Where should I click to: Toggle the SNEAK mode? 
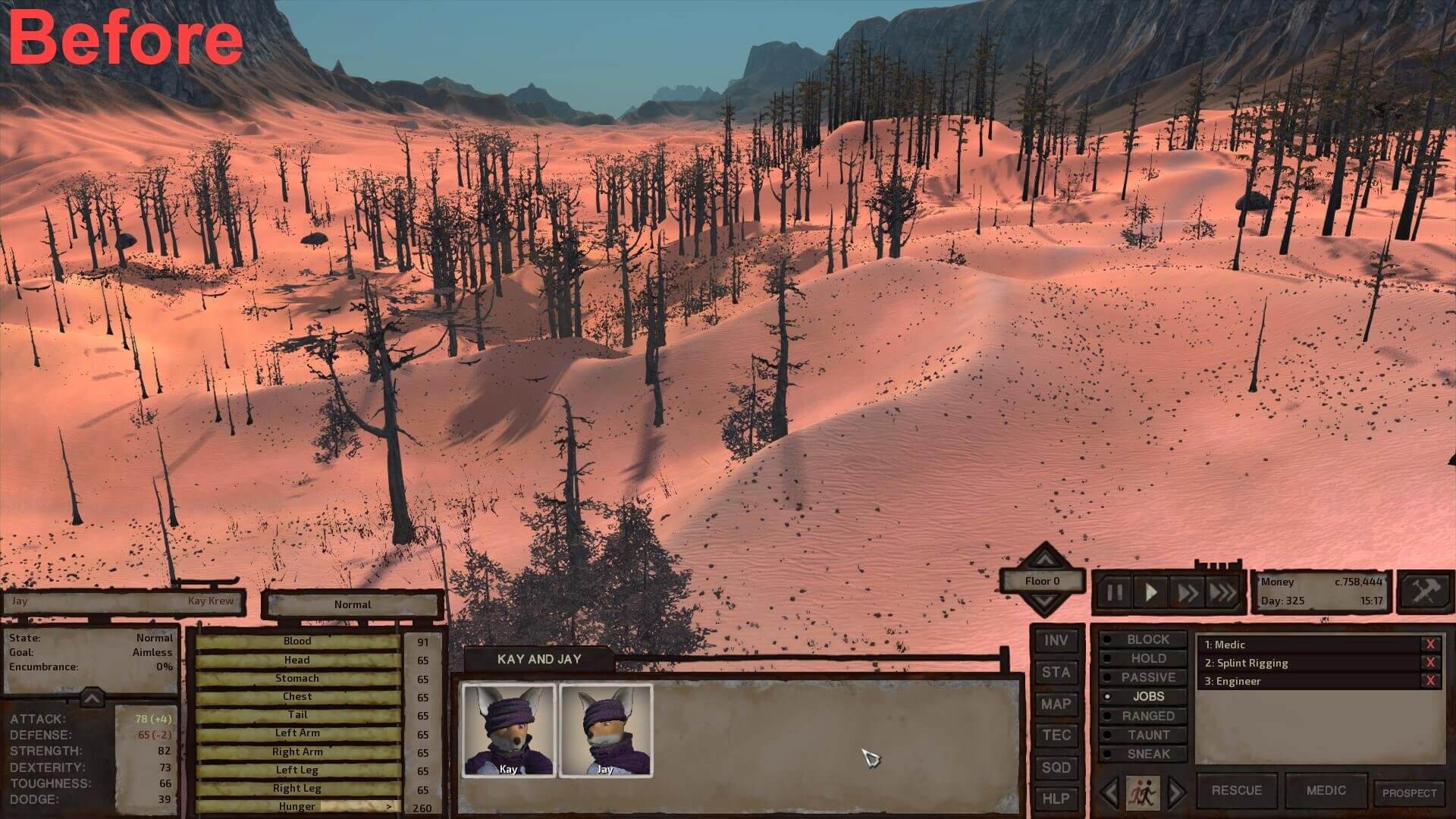tap(1147, 754)
